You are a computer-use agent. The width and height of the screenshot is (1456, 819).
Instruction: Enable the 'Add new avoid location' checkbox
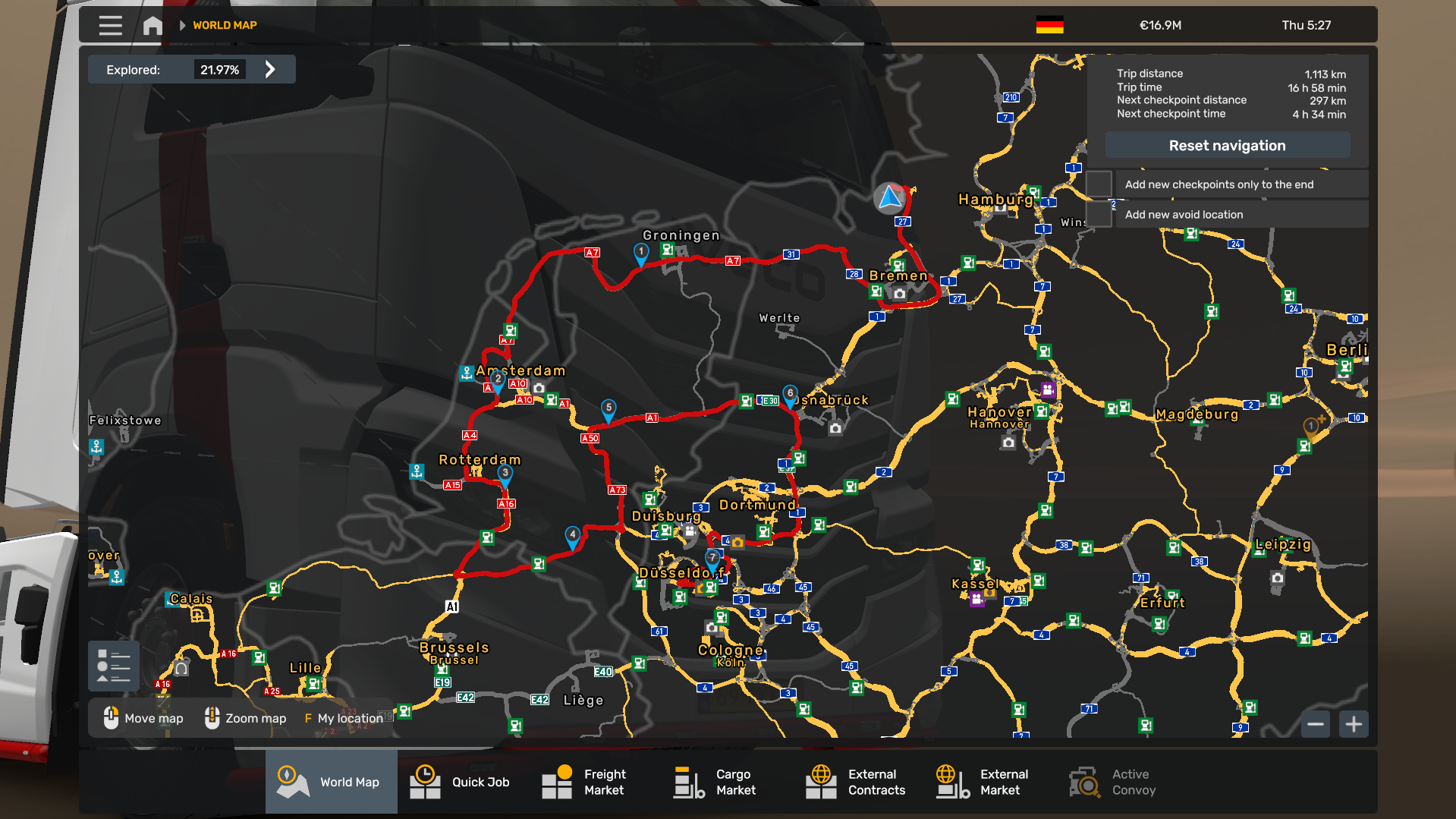[x=1099, y=214]
